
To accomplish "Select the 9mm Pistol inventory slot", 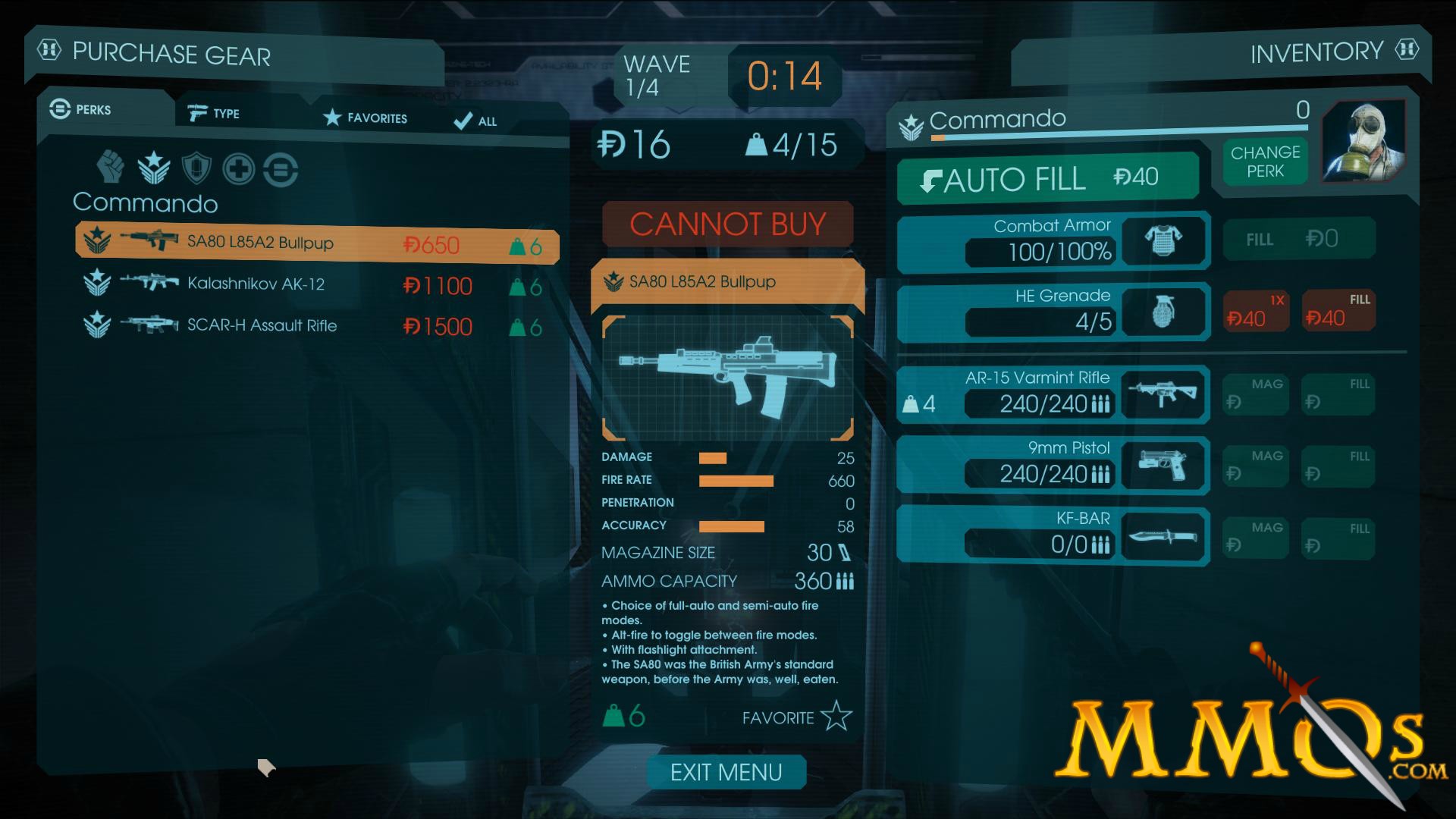I will [x=1053, y=464].
